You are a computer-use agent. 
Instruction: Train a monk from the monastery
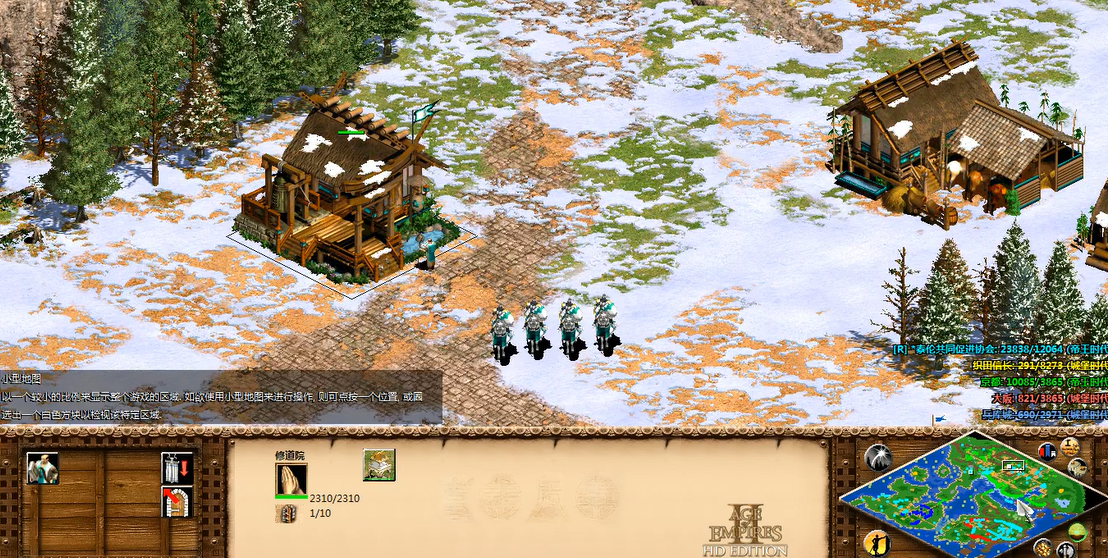coord(42,468)
